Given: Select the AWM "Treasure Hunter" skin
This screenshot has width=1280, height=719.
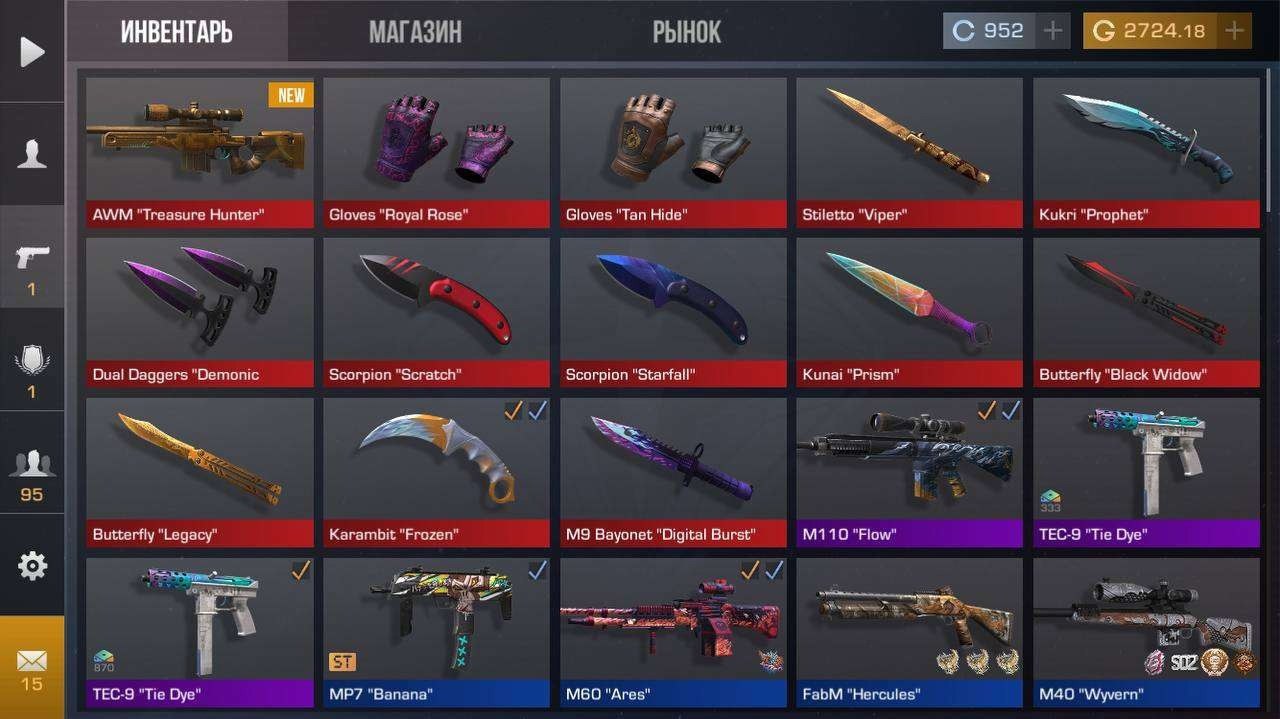Looking at the screenshot, I should click(199, 153).
